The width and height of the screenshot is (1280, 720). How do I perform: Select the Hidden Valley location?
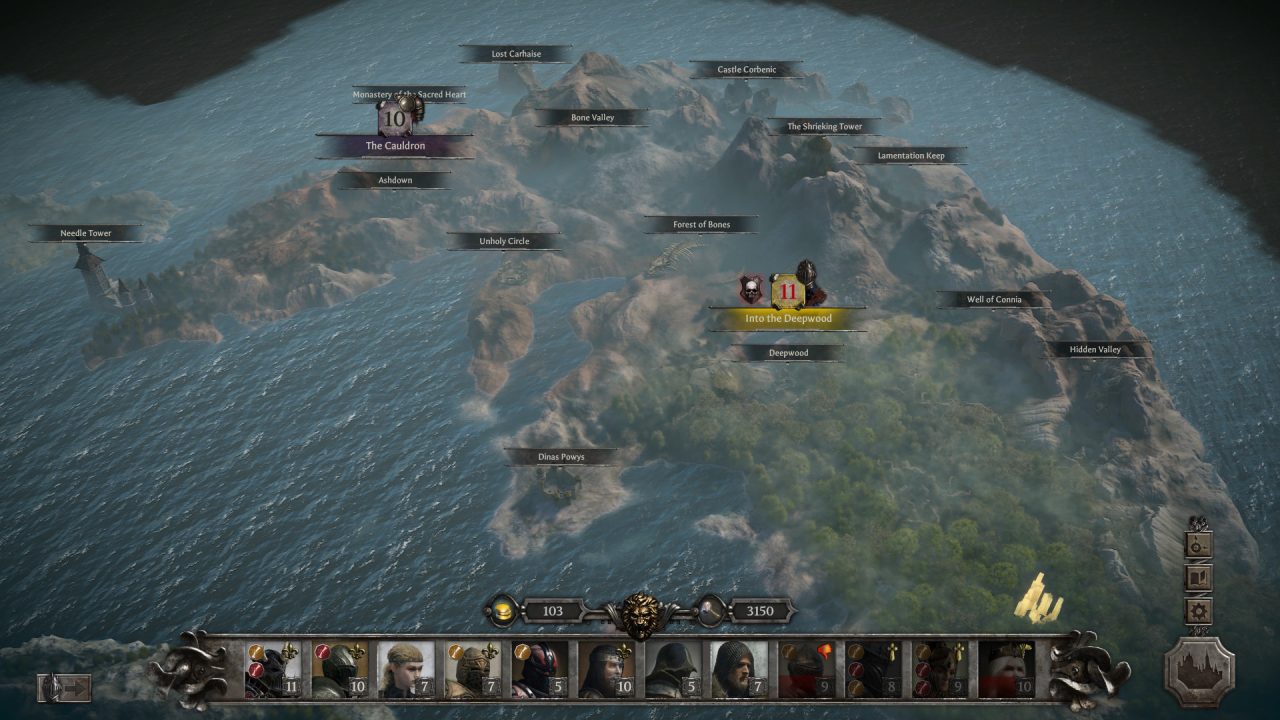tap(1096, 350)
